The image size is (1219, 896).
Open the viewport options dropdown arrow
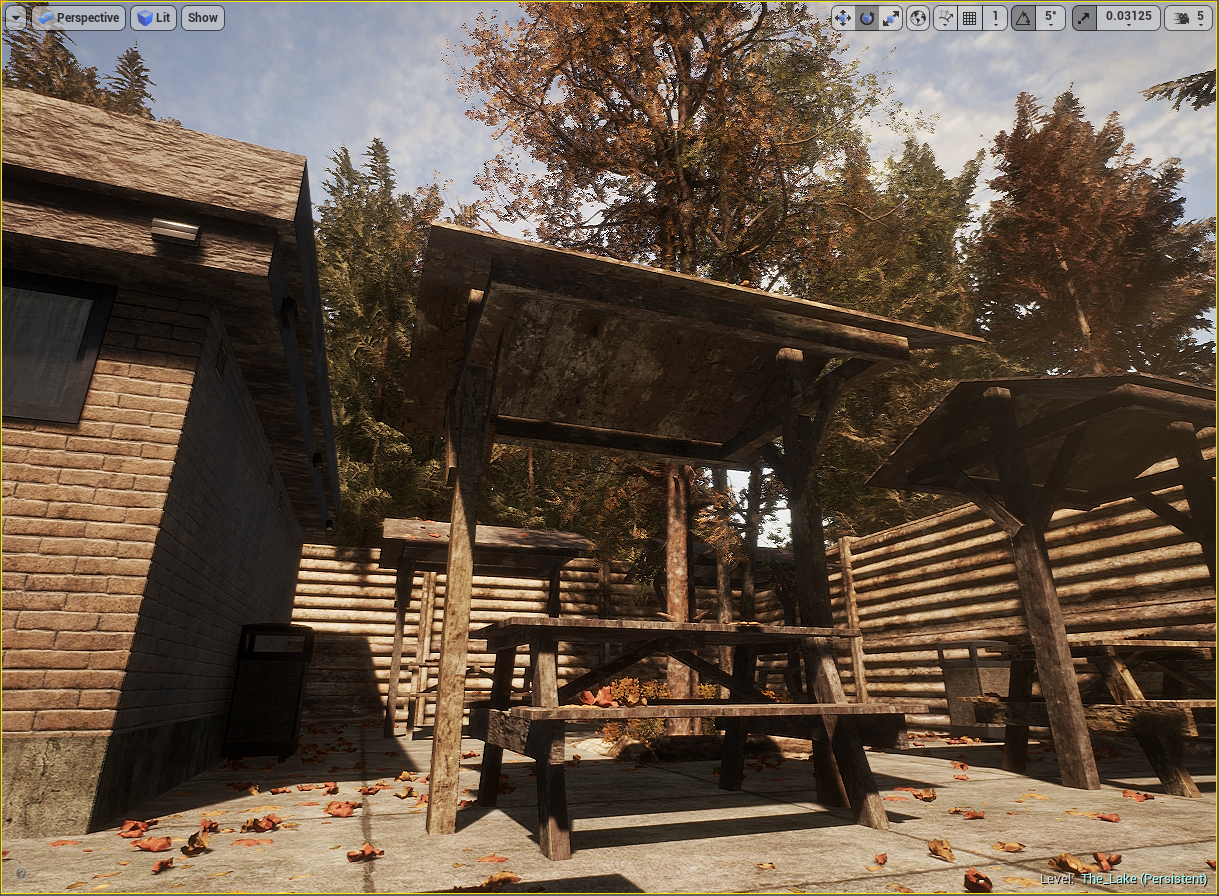(x=15, y=17)
